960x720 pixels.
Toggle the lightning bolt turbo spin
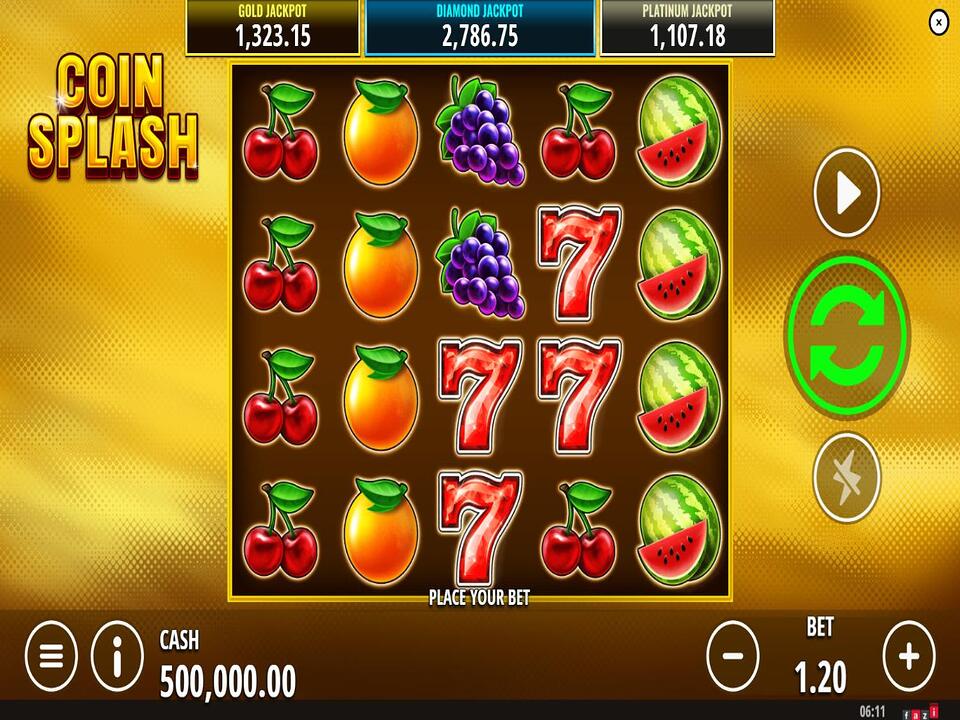[x=846, y=477]
